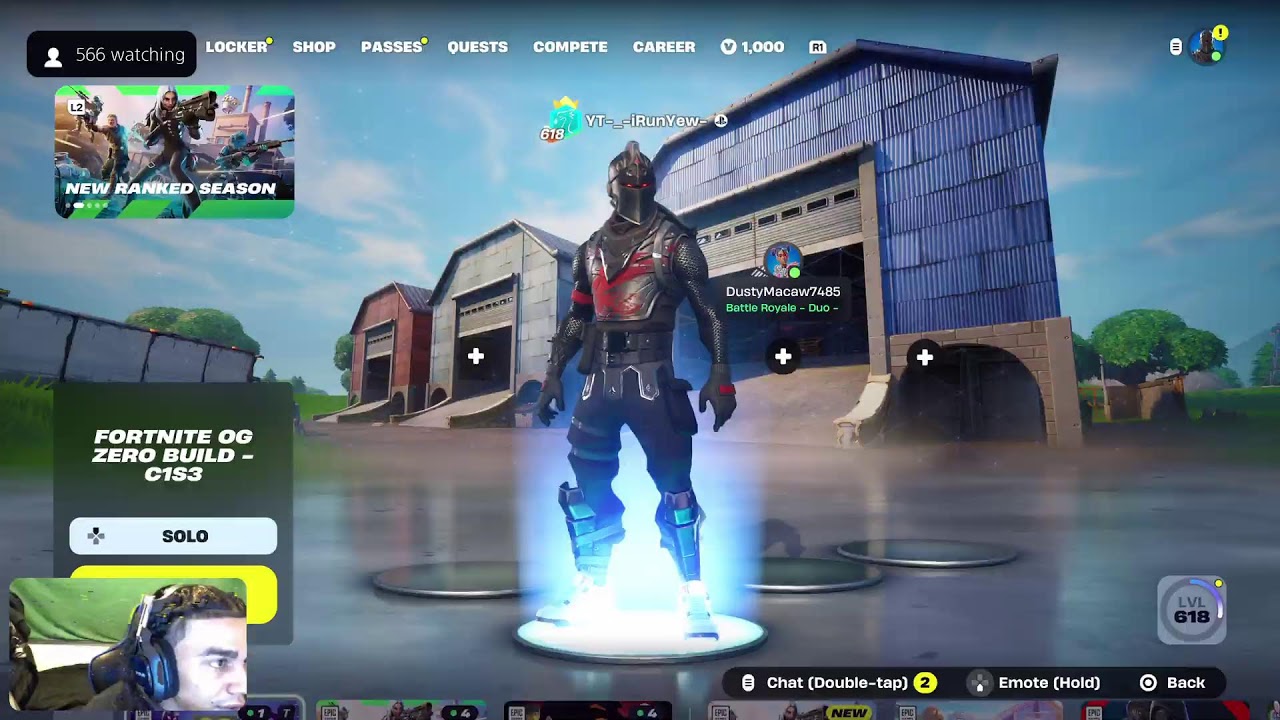Click your profile avatar with the notification badge
Viewport: 1280px width, 720px height.
coord(1205,44)
